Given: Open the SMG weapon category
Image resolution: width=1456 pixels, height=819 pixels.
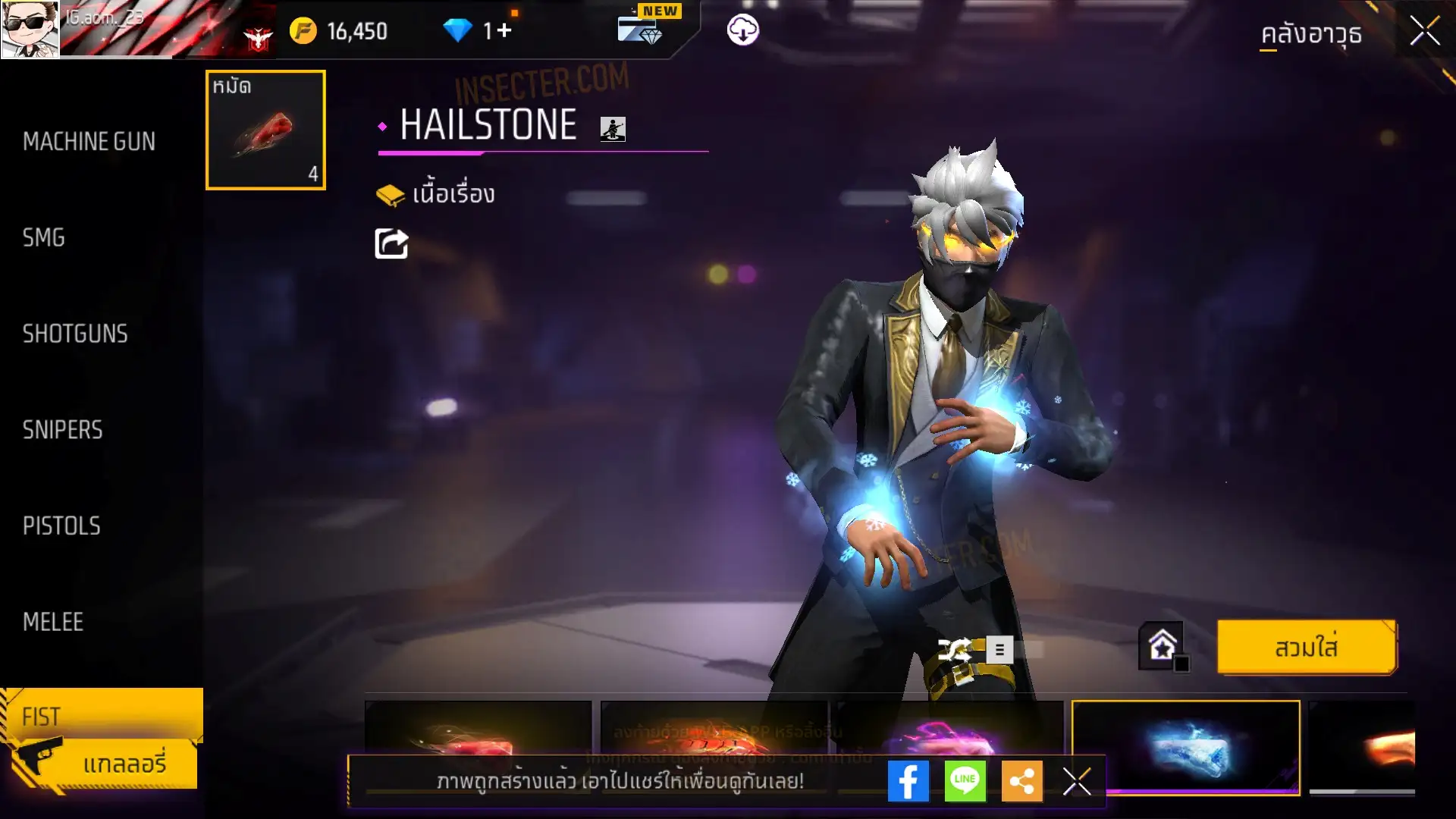Looking at the screenshot, I should [x=44, y=238].
